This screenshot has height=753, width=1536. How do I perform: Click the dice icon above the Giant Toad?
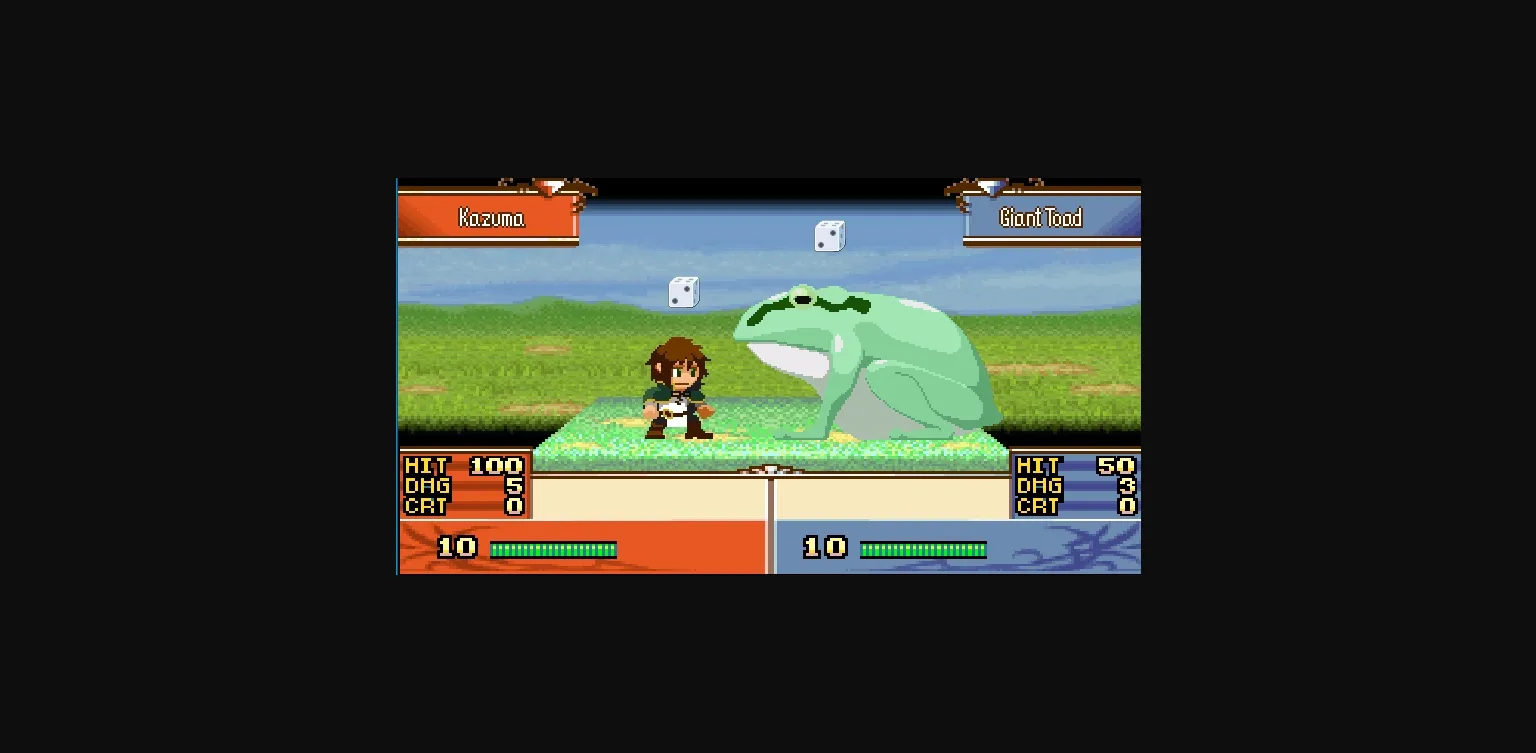point(828,236)
